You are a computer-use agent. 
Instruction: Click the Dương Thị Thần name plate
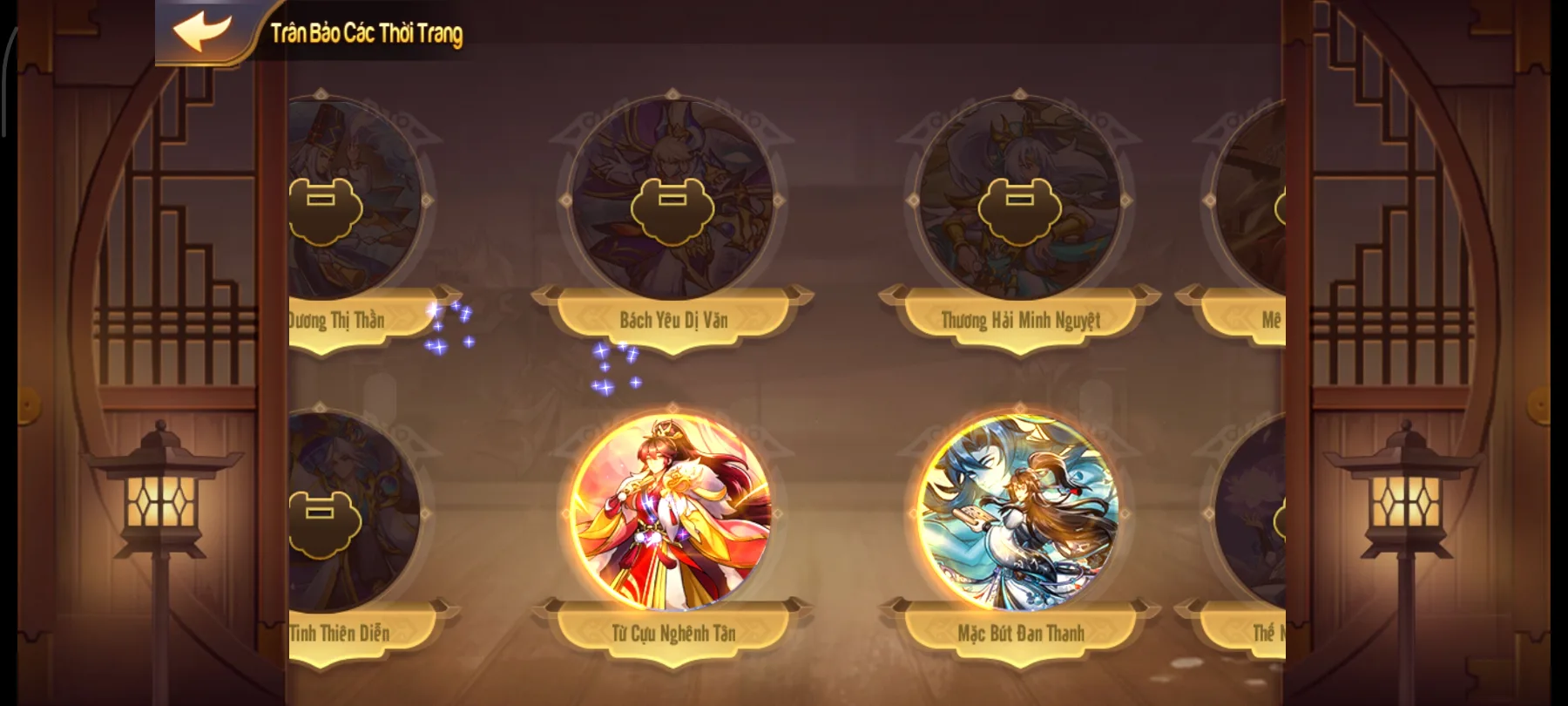pyautogui.click(x=336, y=320)
